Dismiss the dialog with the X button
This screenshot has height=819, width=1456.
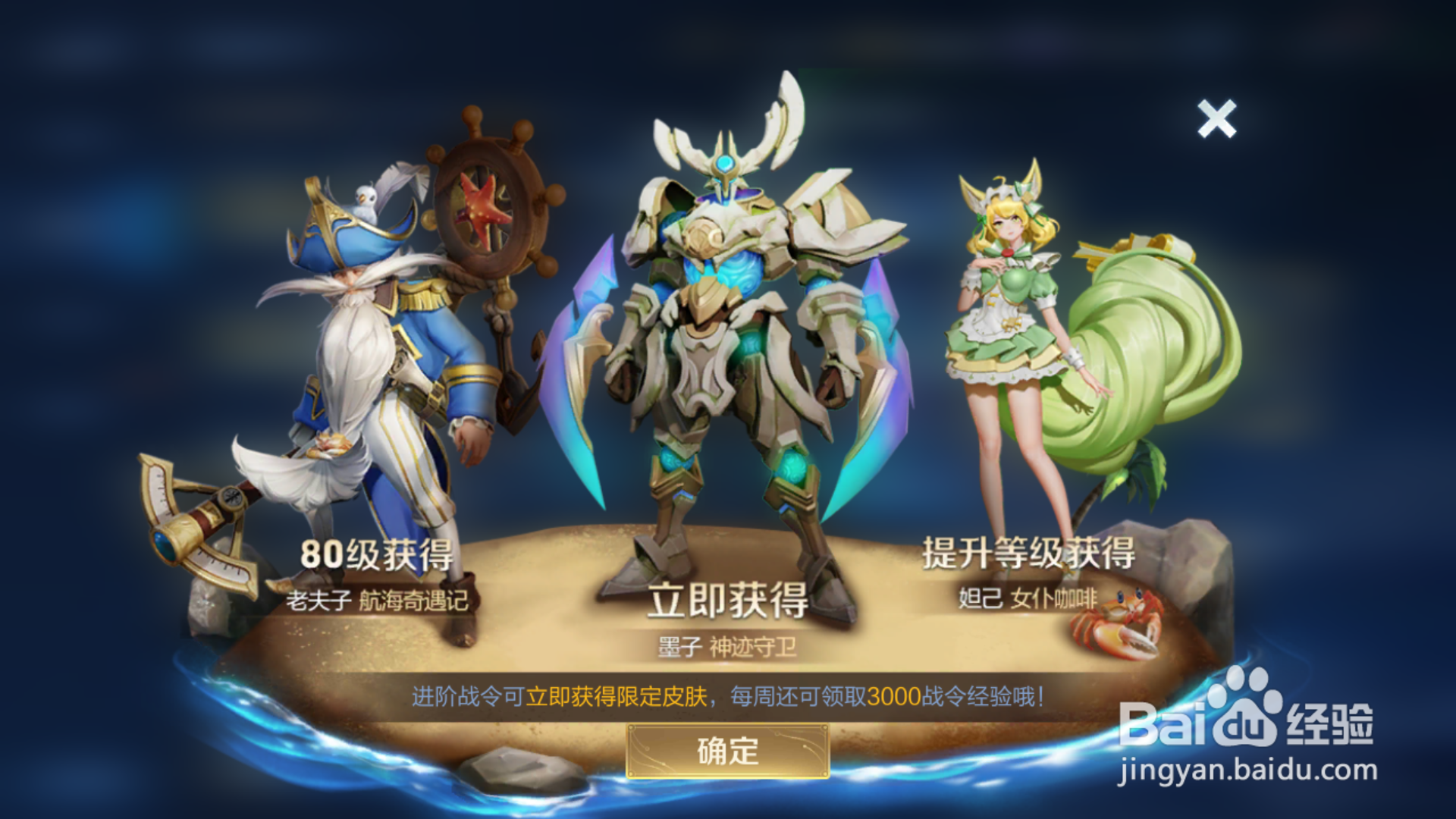click(x=1219, y=119)
